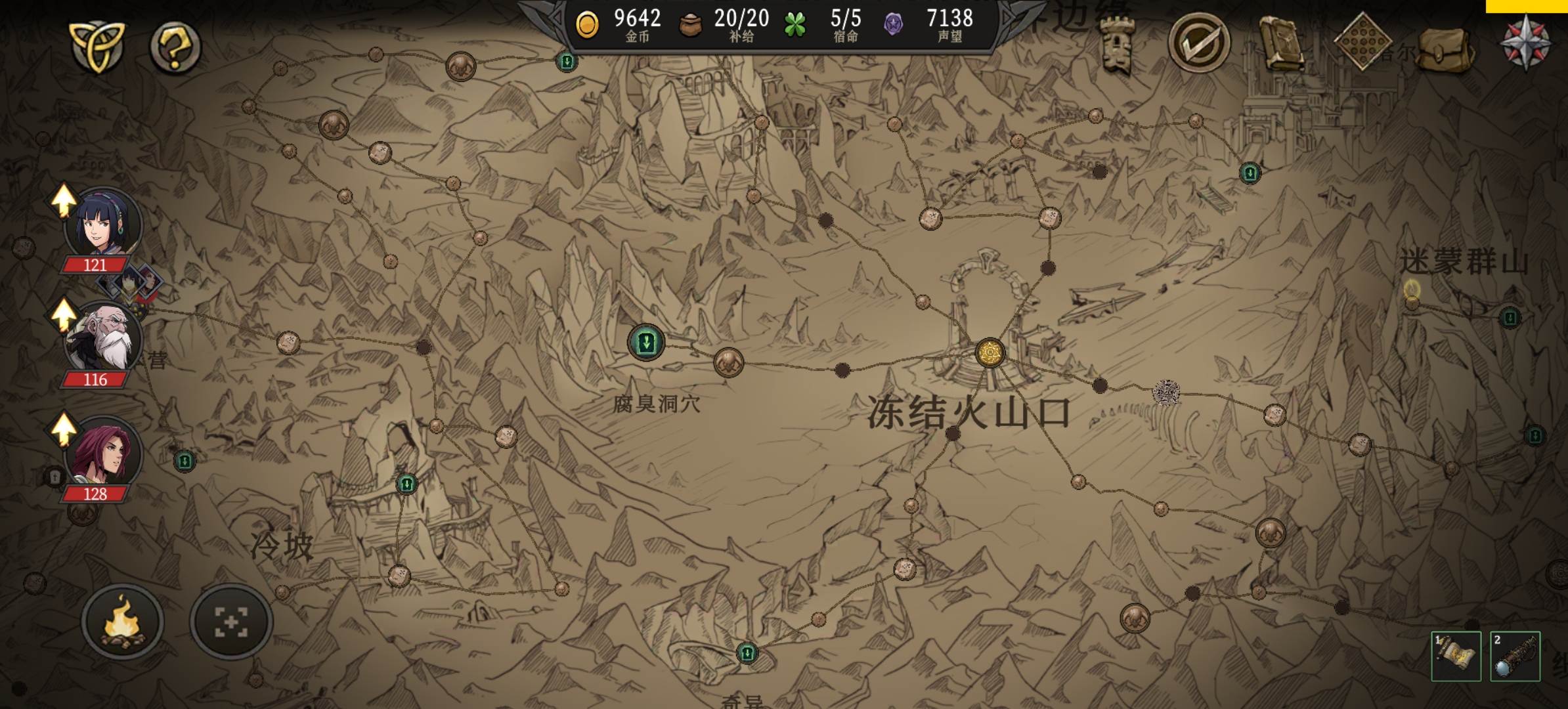Open the question mark help icon
The height and width of the screenshot is (709, 1568).
click(174, 46)
